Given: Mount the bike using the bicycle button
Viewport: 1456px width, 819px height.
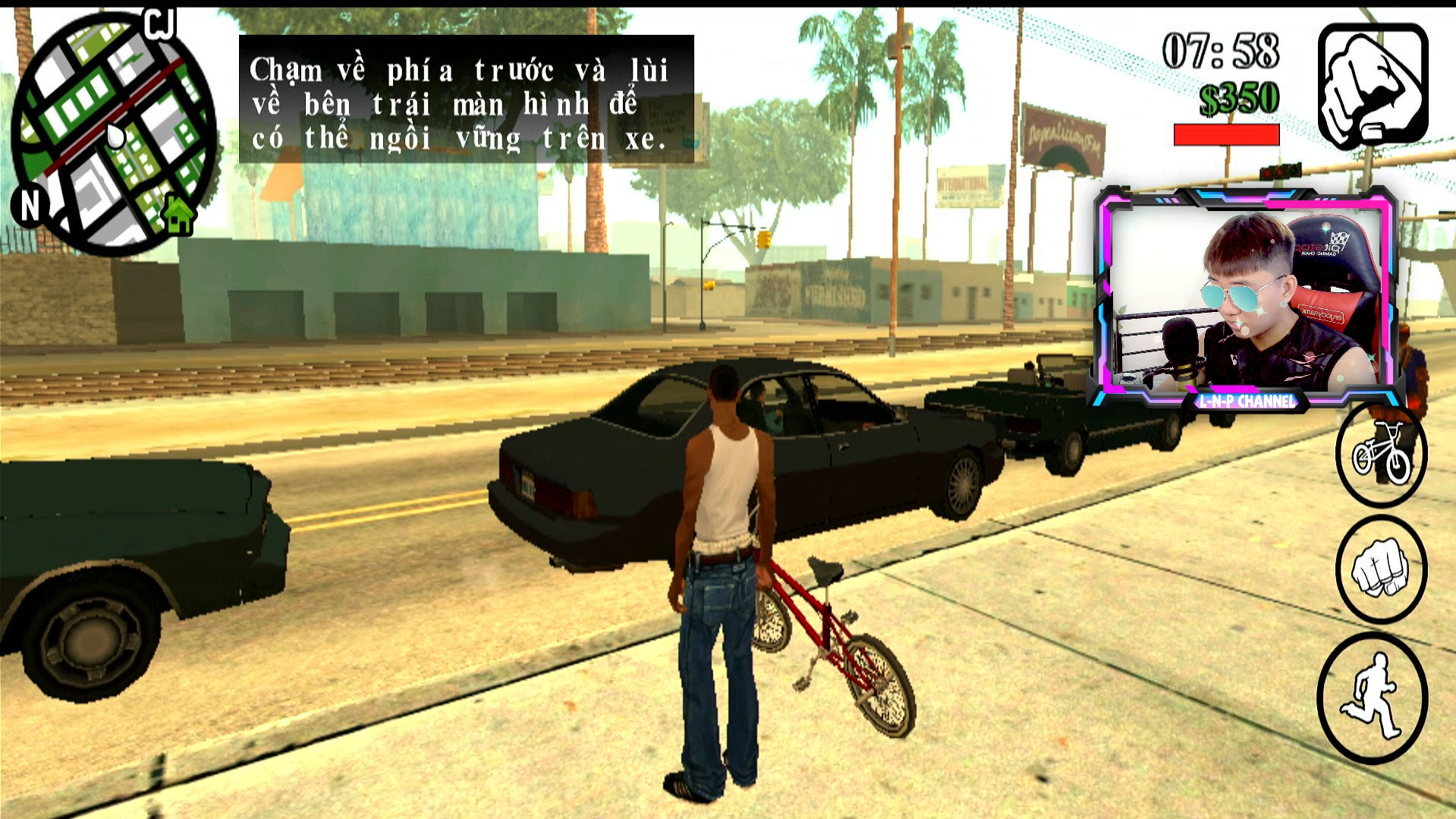Looking at the screenshot, I should [x=1381, y=455].
